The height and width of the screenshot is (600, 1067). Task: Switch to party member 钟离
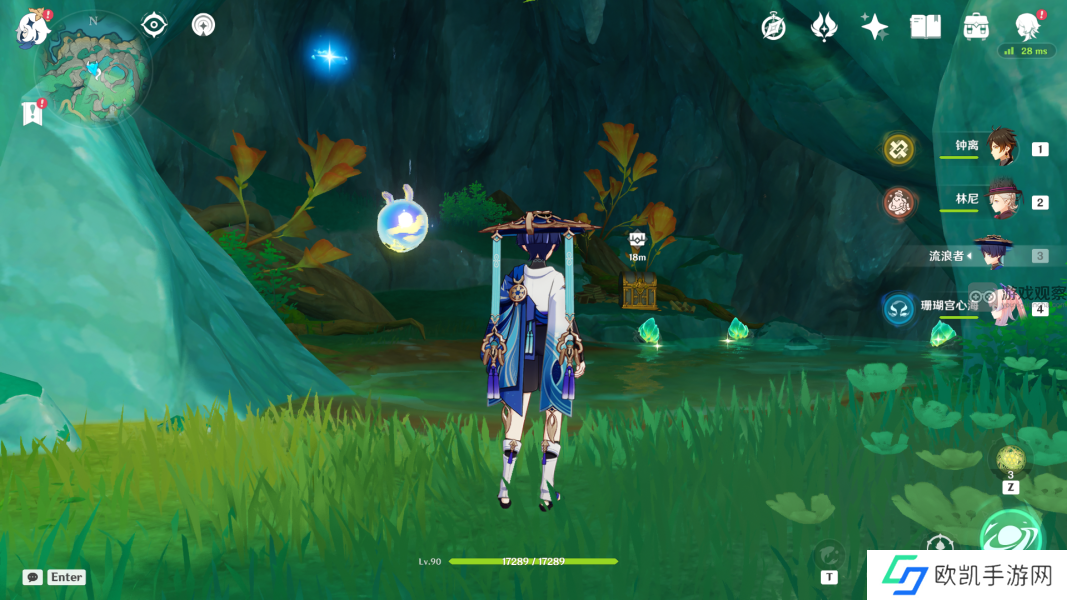pos(1001,148)
